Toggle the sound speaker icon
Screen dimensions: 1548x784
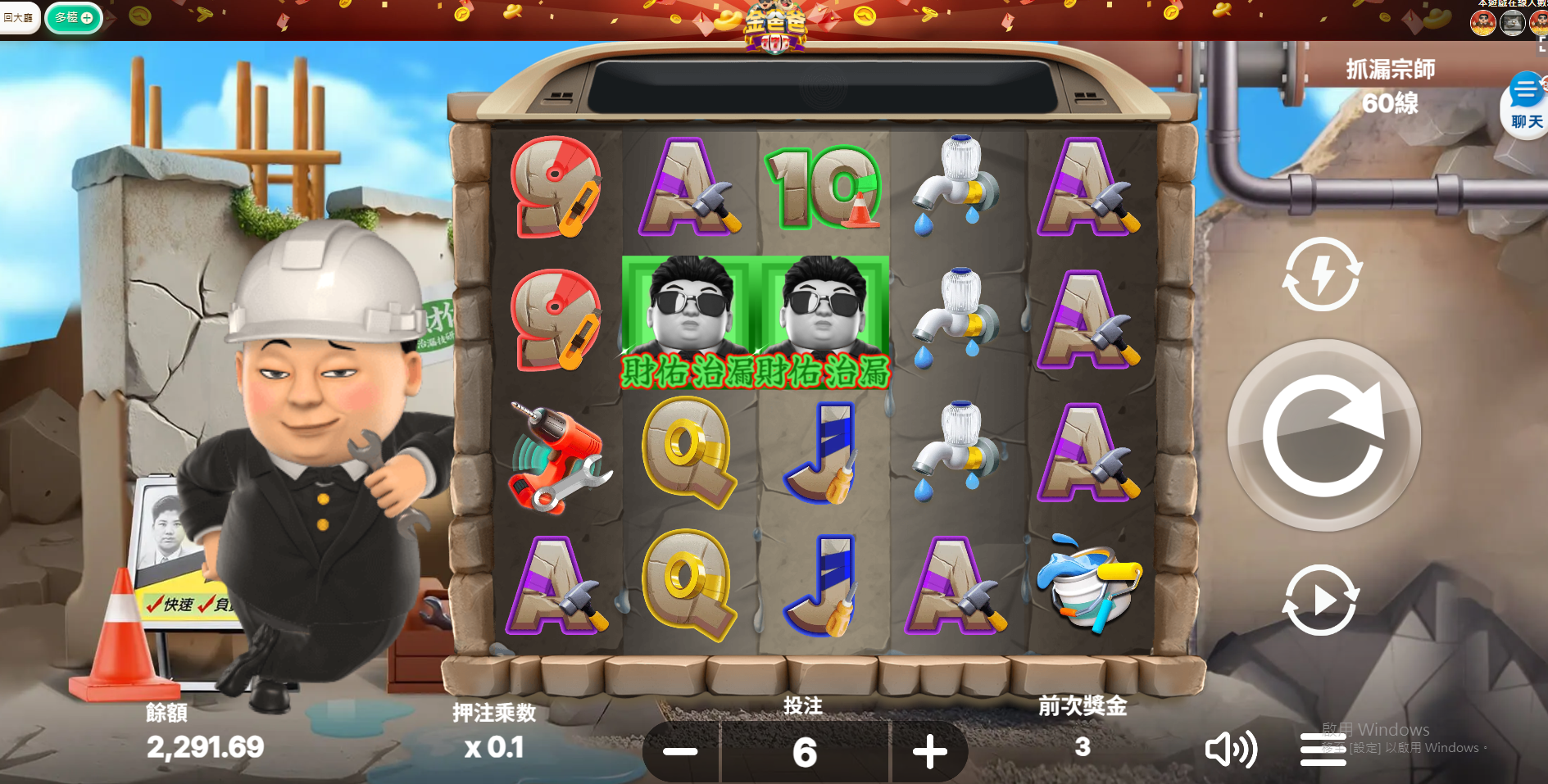1230,749
